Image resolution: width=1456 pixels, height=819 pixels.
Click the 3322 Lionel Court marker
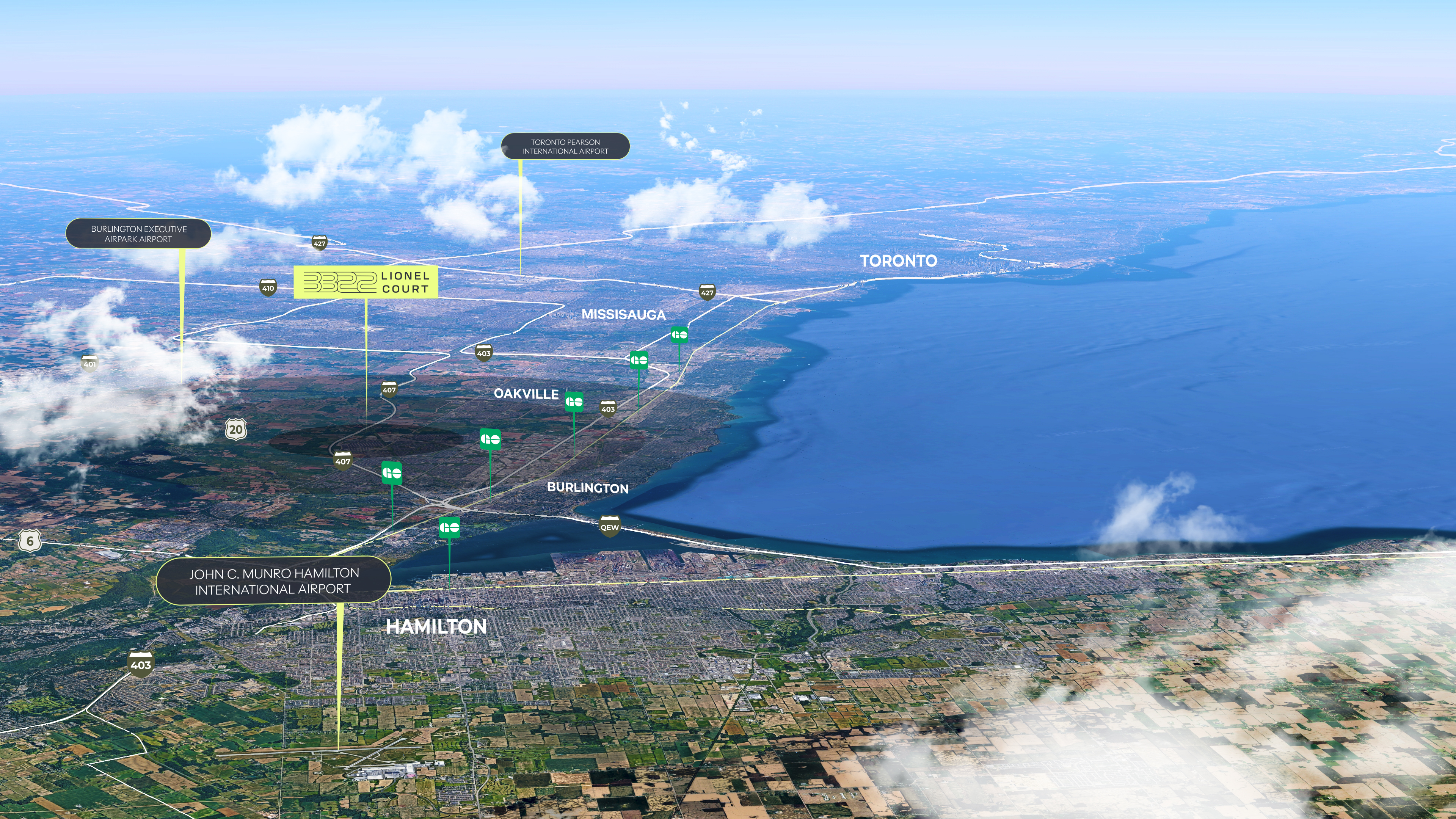click(x=366, y=282)
